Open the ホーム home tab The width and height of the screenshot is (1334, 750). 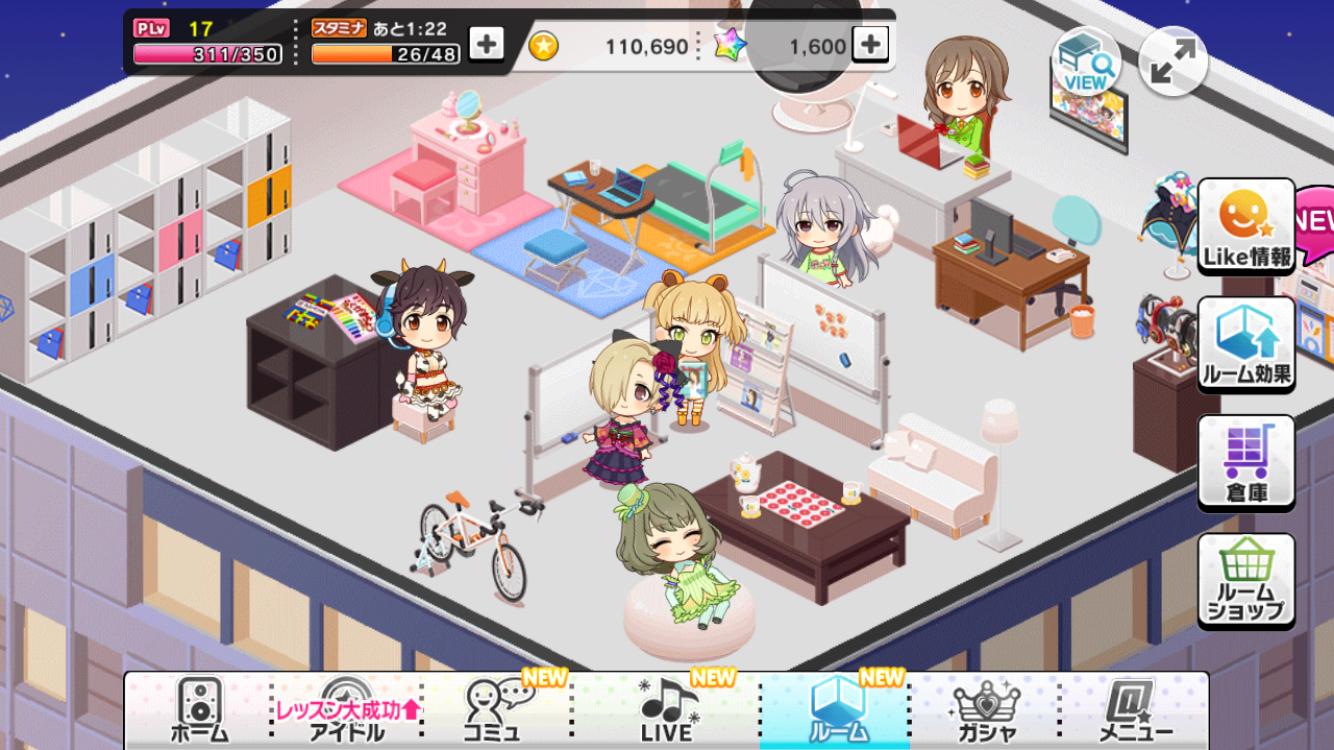coord(199,710)
